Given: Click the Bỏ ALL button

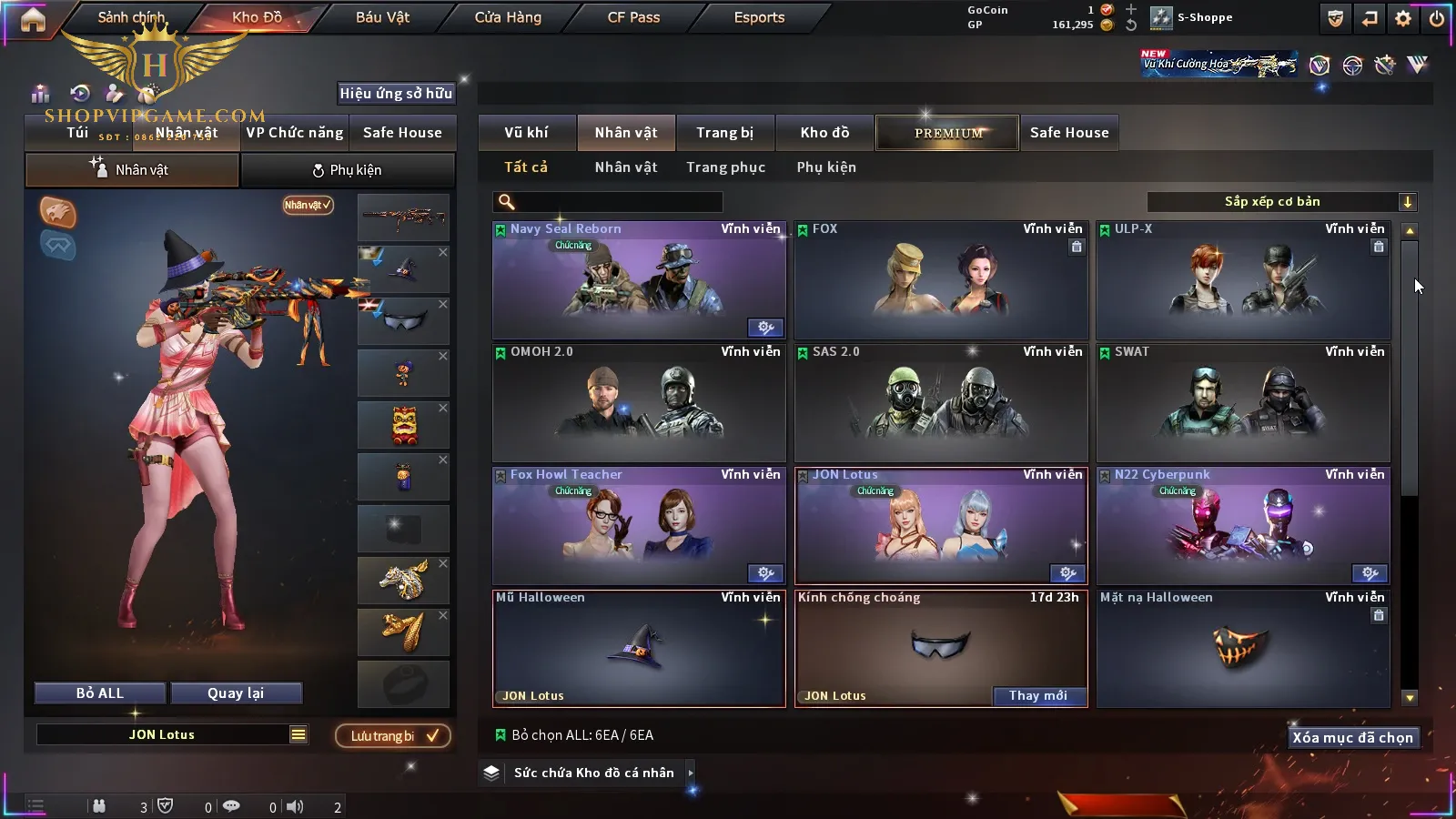Looking at the screenshot, I should [100, 693].
